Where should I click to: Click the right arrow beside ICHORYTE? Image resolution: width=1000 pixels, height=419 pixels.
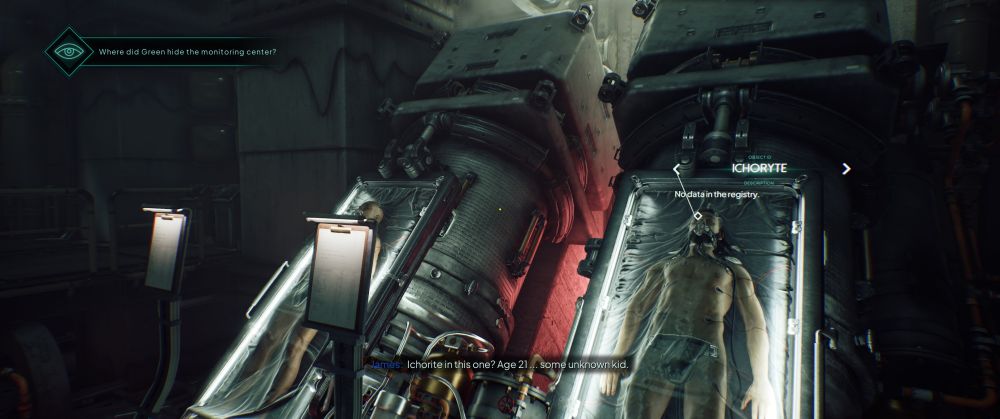pos(846,169)
